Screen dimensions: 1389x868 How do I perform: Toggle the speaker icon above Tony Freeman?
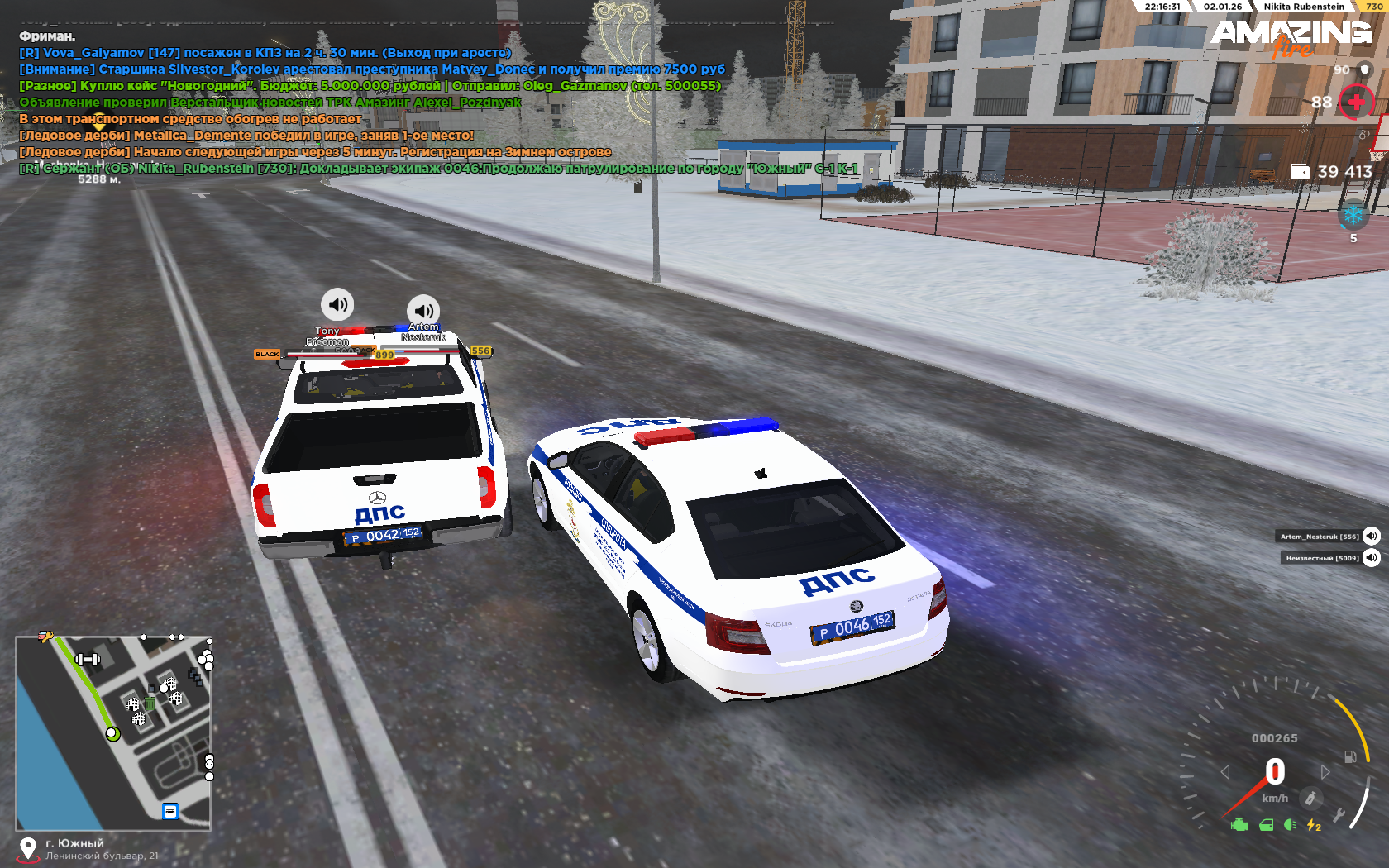(337, 304)
